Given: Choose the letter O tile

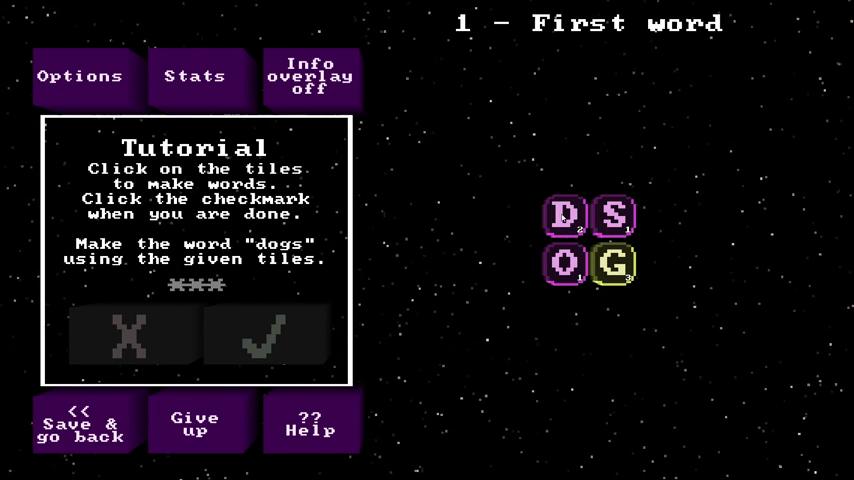Looking at the screenshot, I should [565, 264].
